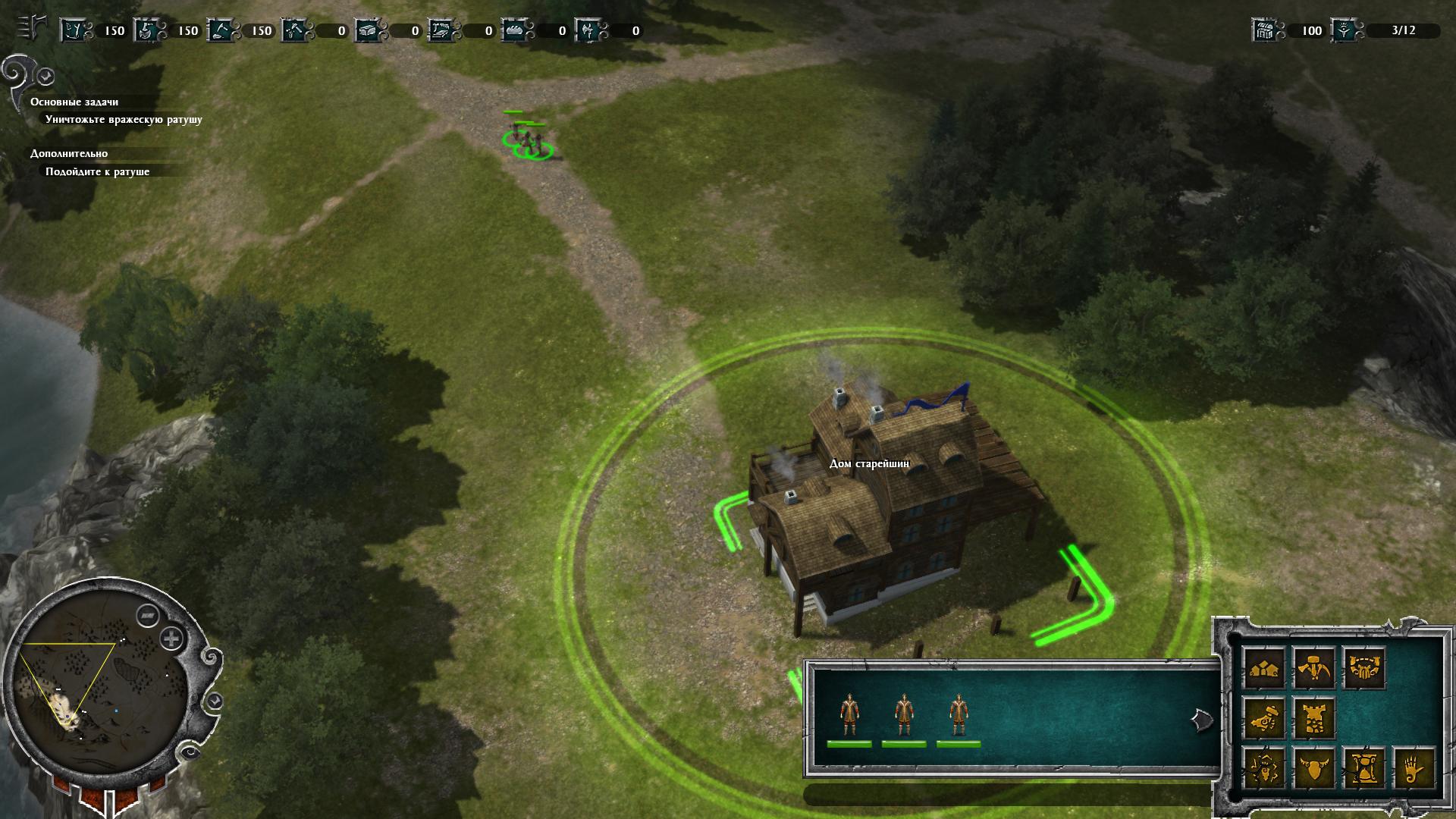Image resolution: width=1456 pixels, height=819 pixels.
Task: Select the third villager portrait
Action: tap(959, 714)
